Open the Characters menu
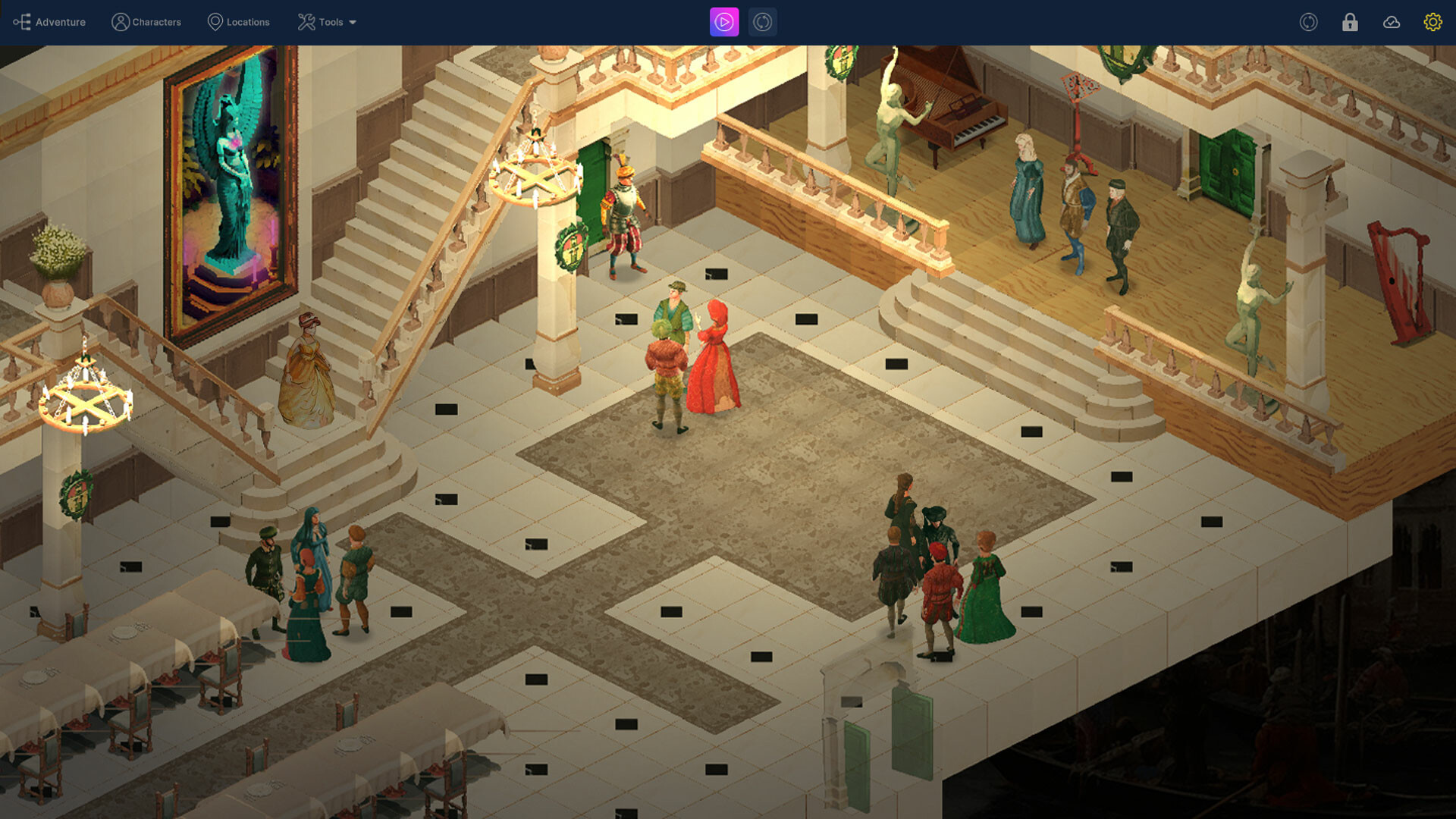The image size is (1456, 819). tap(156, 22)
